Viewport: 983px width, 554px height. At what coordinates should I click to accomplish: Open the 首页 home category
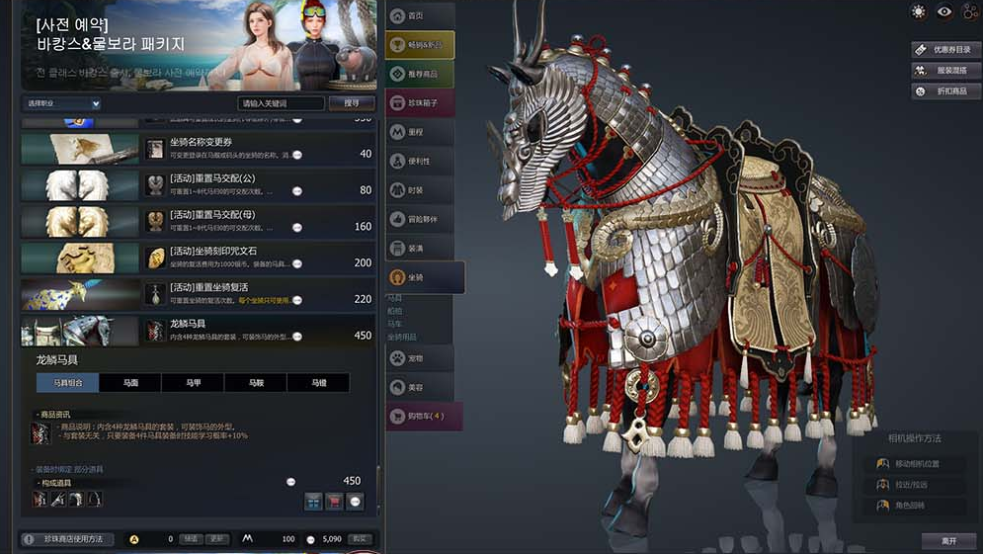click(x=419, y=16)
